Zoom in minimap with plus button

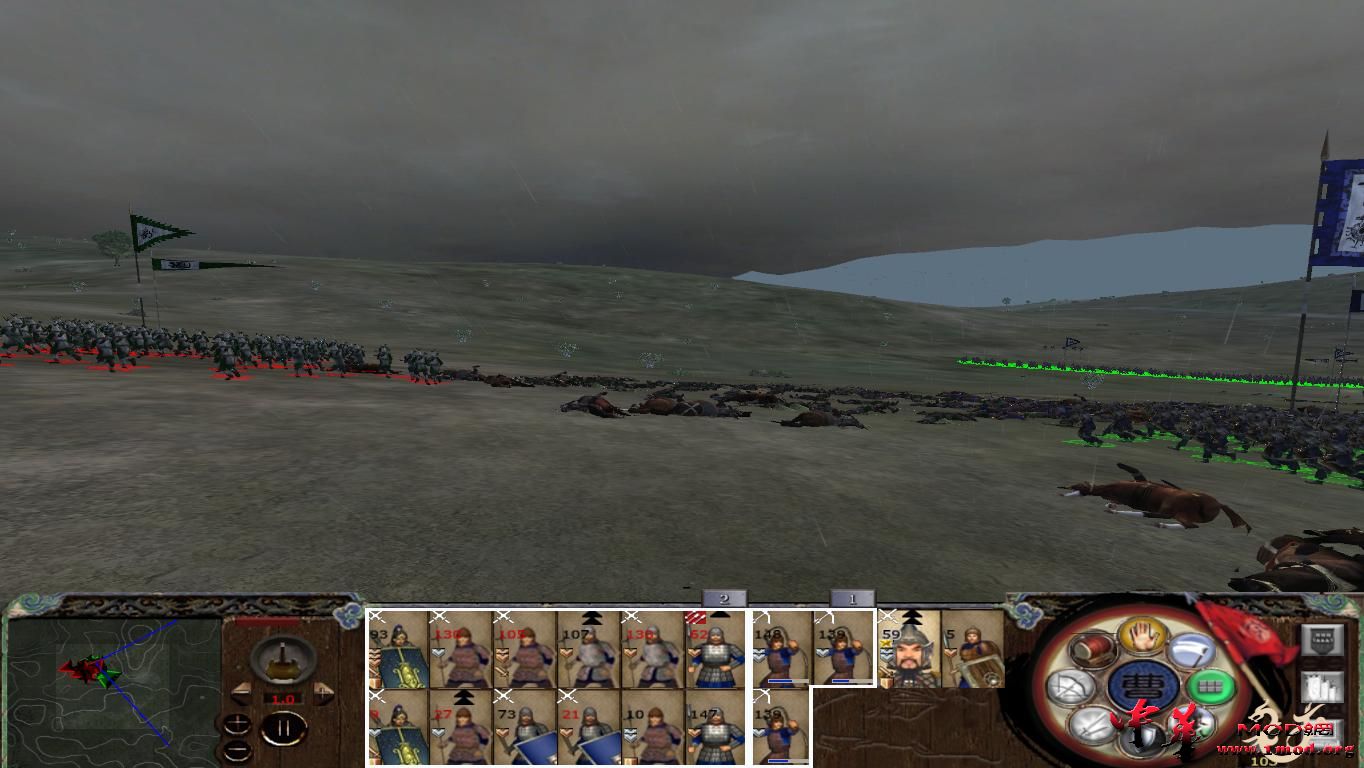click(238, 723)
